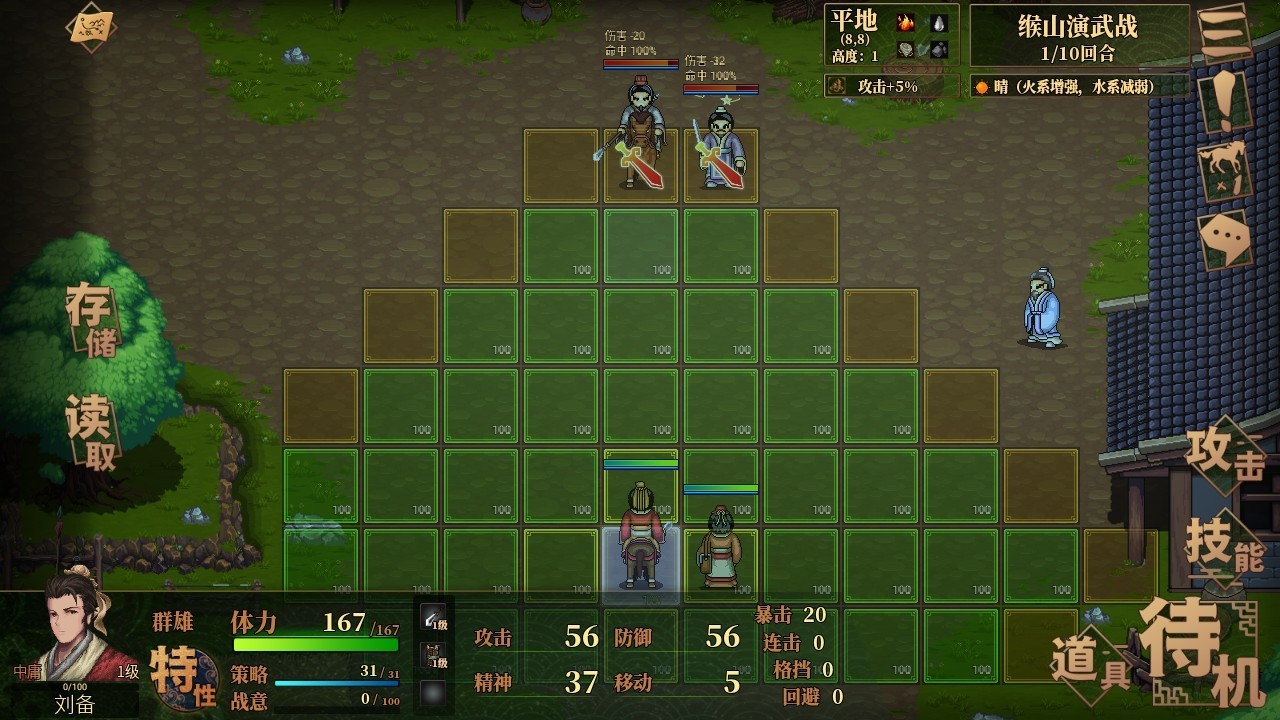This screenshot has height=720, width=1280.
Task: Open the 道具 items command
Action: [x=1090, y=663]
